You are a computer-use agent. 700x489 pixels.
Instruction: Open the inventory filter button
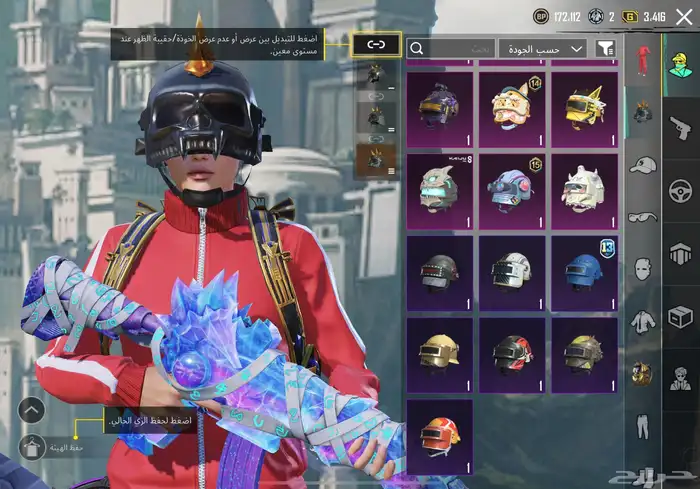605,48
